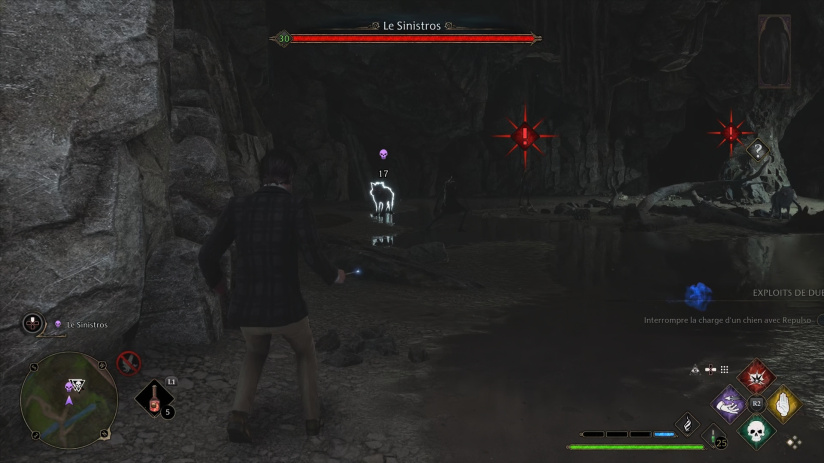The width and height of the screenshot is (824, 463).
Task: Click the blue duelling feat cube
Action: [x=697, y=295]
